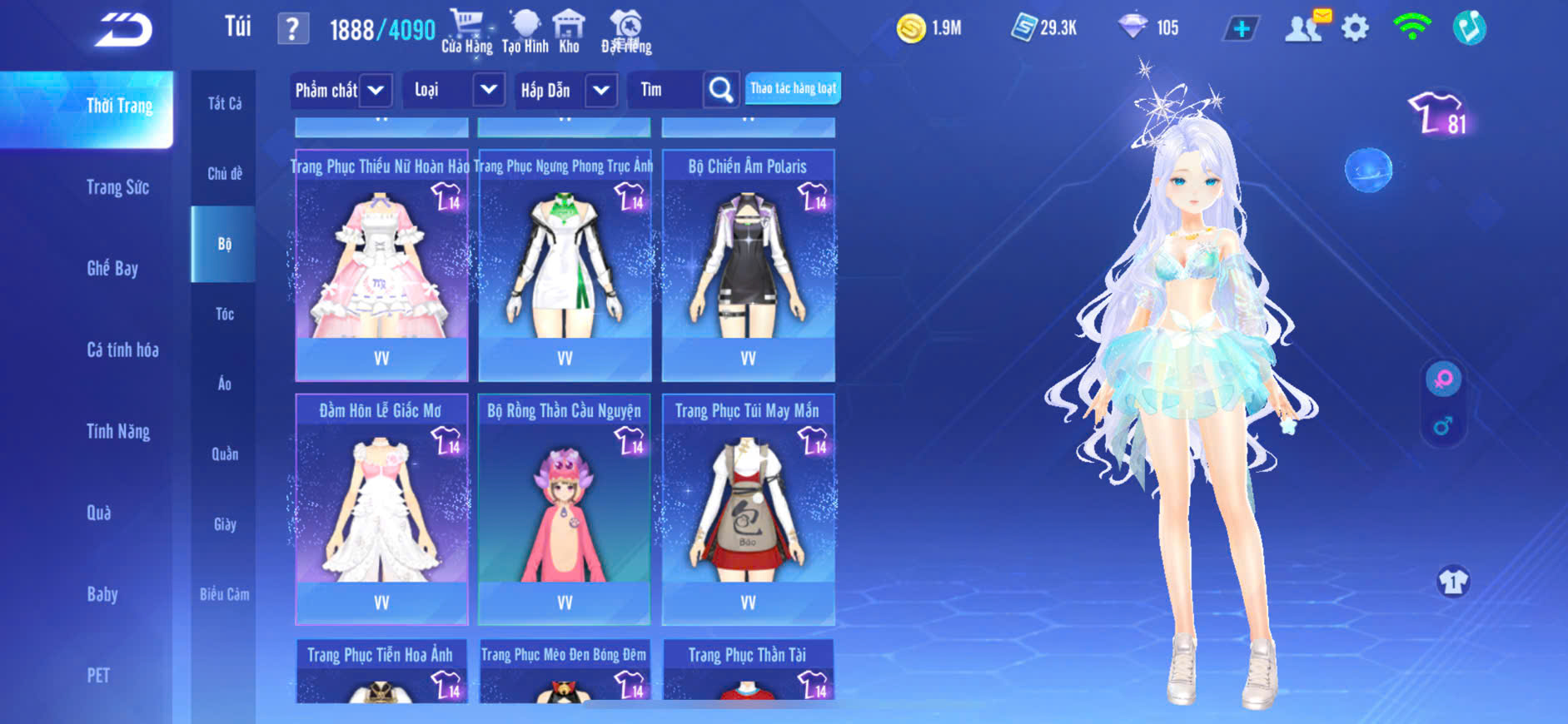Pick the Đầm Hôn Lễ Giấc Mơ dress
The image size is (1568, 724).
click(381, 508)
